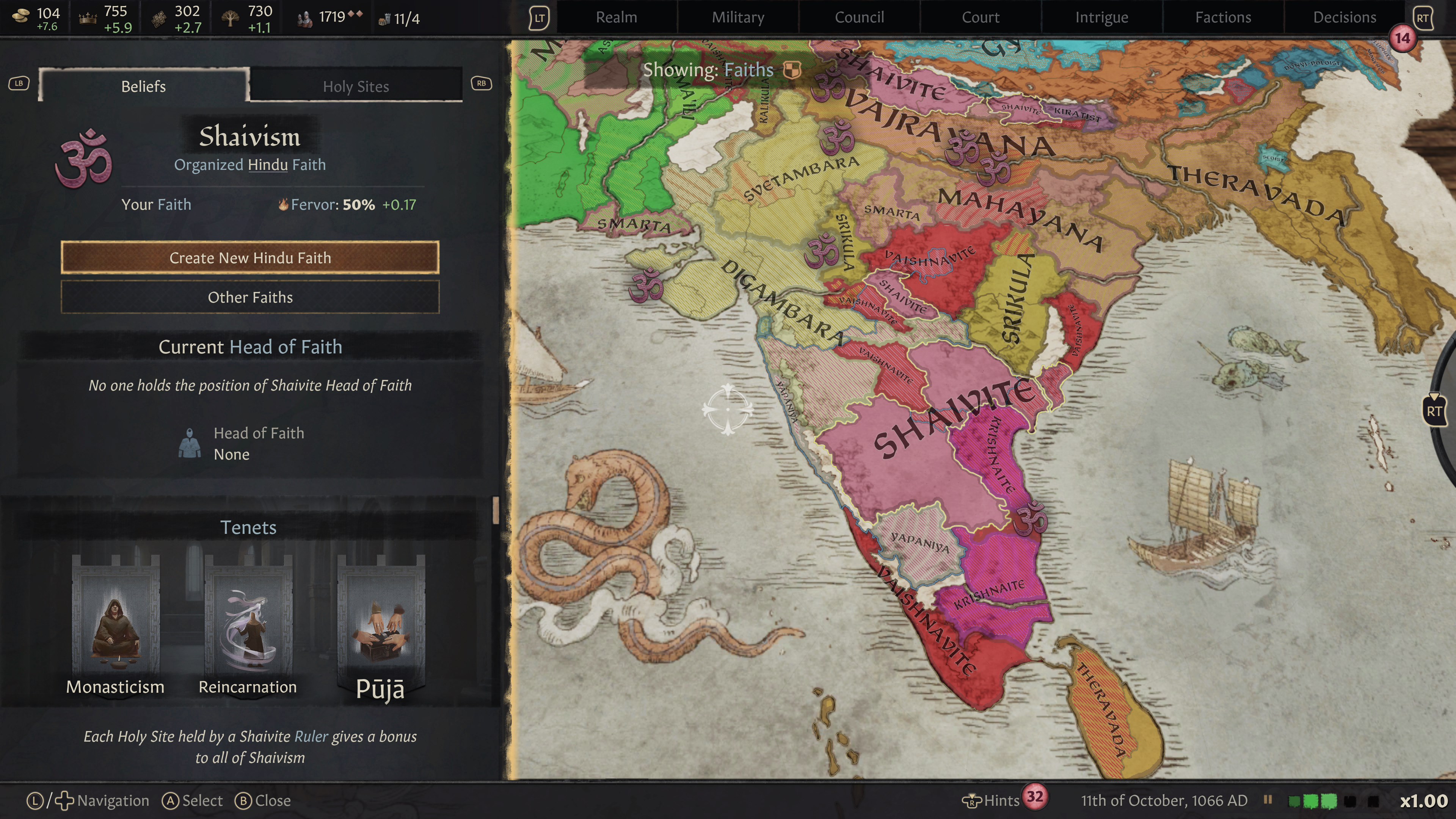Click the gold coins treasury icon

click(21, 15)
